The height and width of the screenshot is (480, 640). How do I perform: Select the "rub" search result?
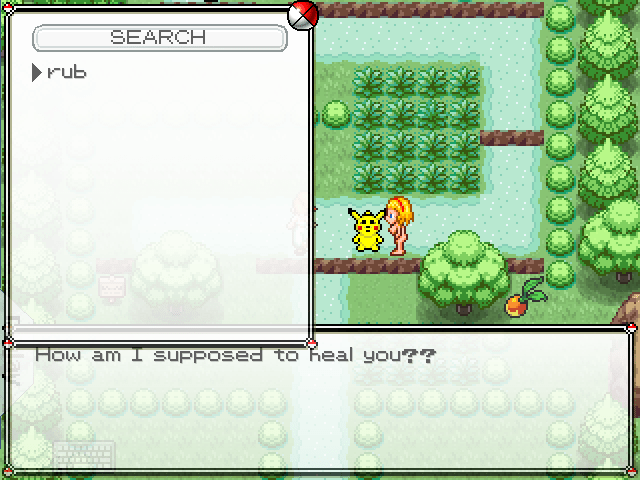click(66, 73)
